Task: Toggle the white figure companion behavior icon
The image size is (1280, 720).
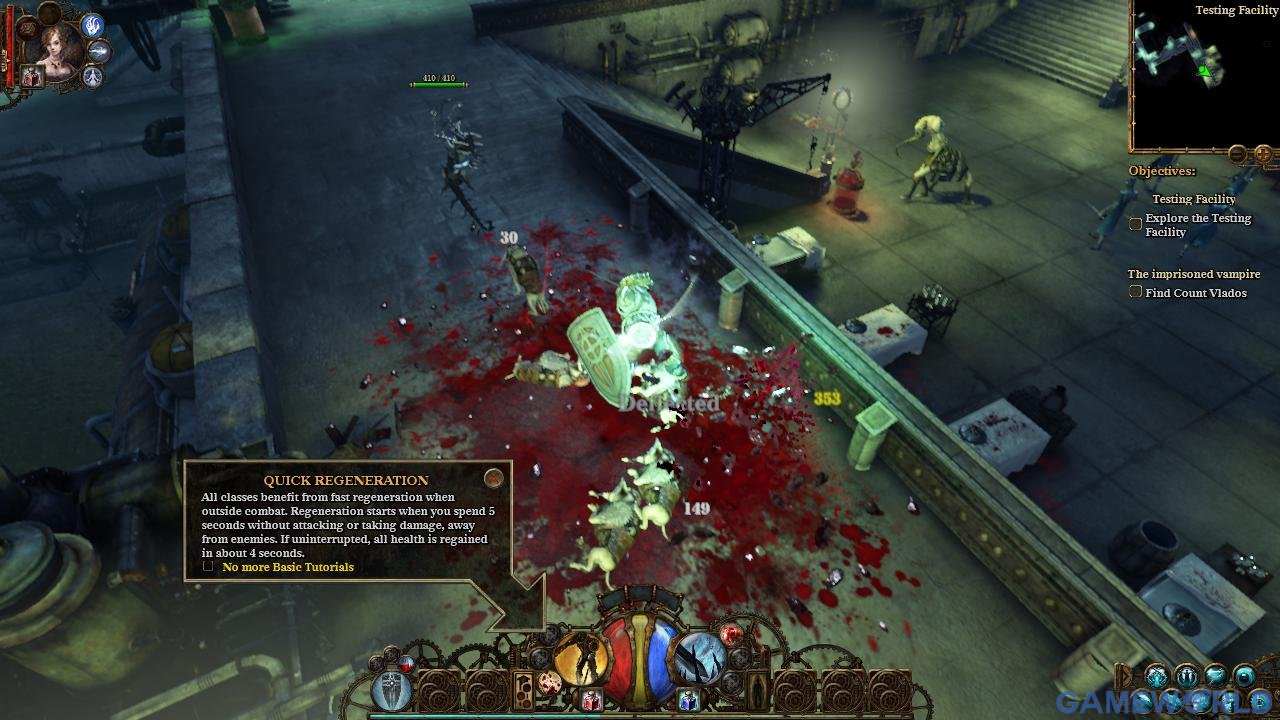Action: pos(93,77)
